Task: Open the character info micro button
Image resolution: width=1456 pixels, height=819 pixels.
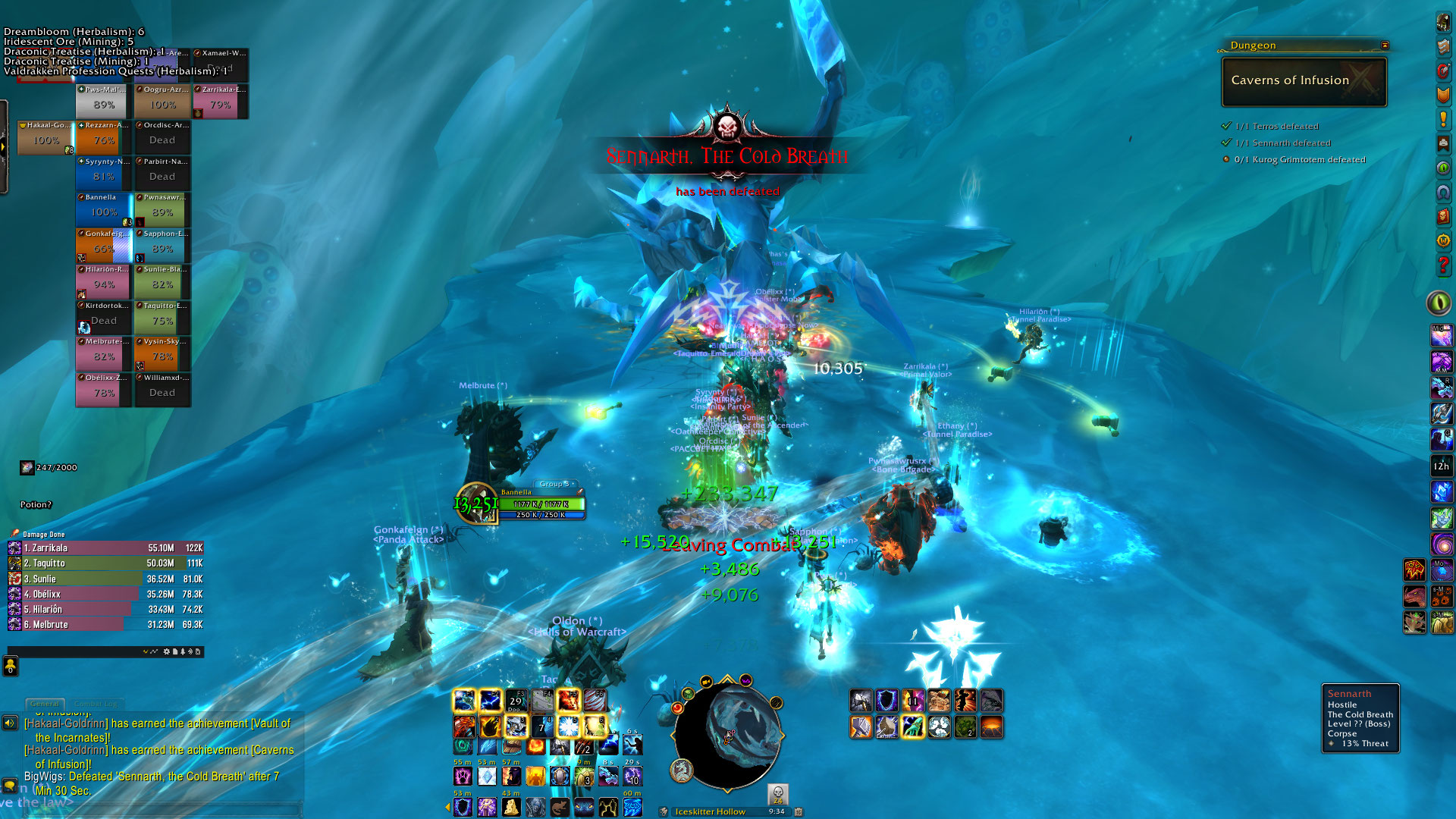Action: pyautogui.click(x=1443, y=23)
